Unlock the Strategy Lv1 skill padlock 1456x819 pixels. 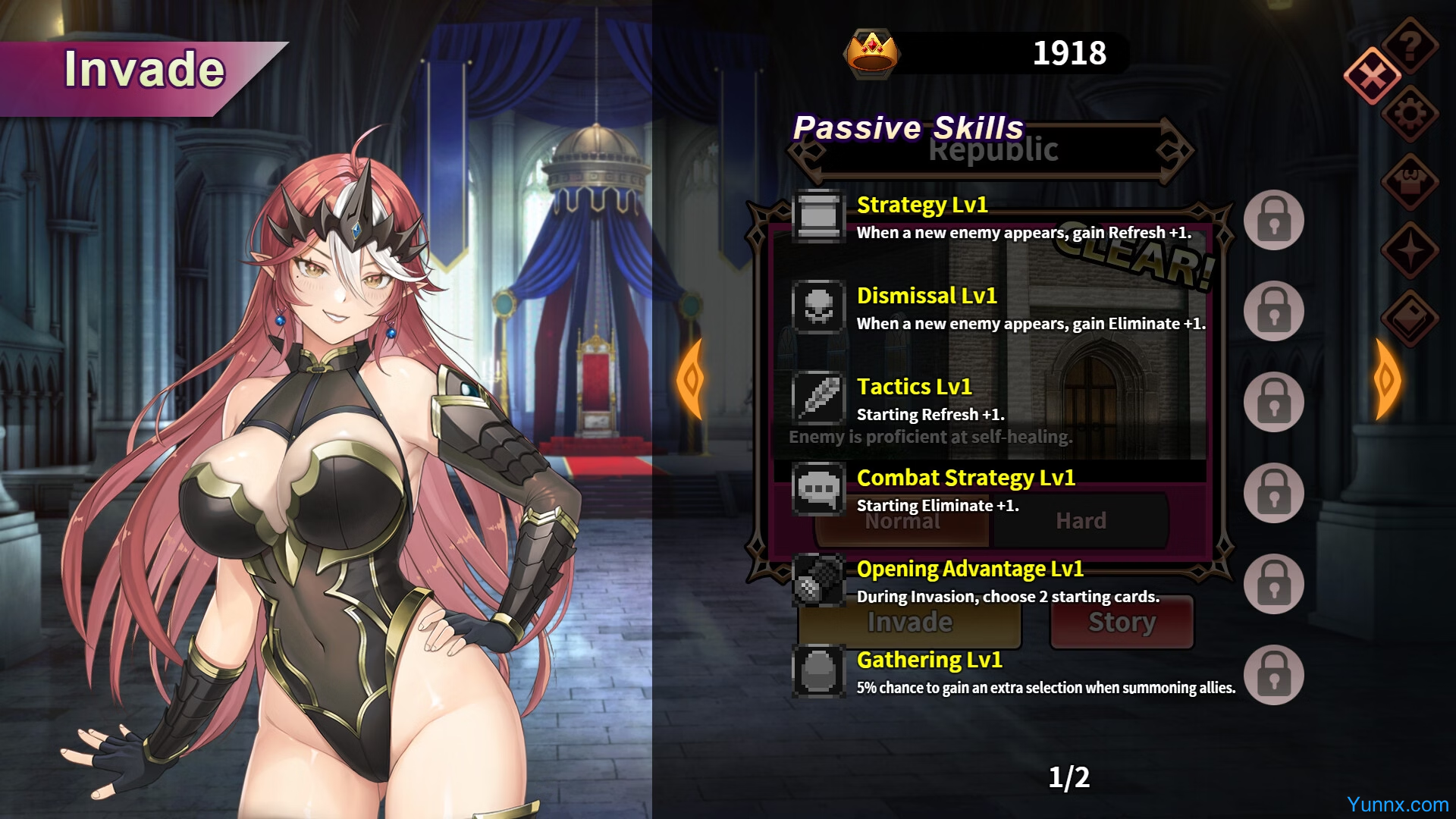pos(1273,220)
